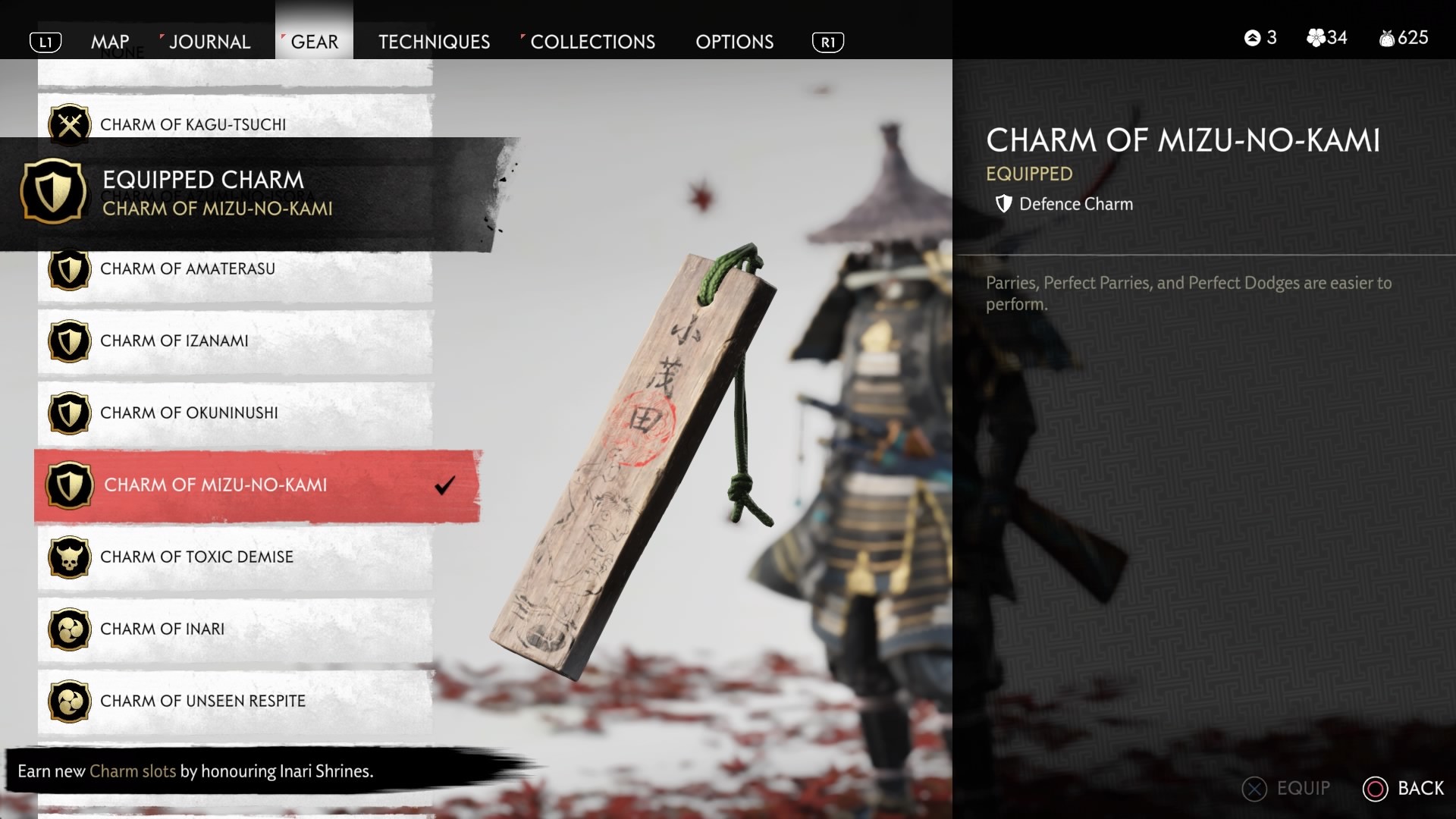Click the supply pouch icon showing 625
Viewport: 1456px width, 819px height.
(x=1386, y=37)
